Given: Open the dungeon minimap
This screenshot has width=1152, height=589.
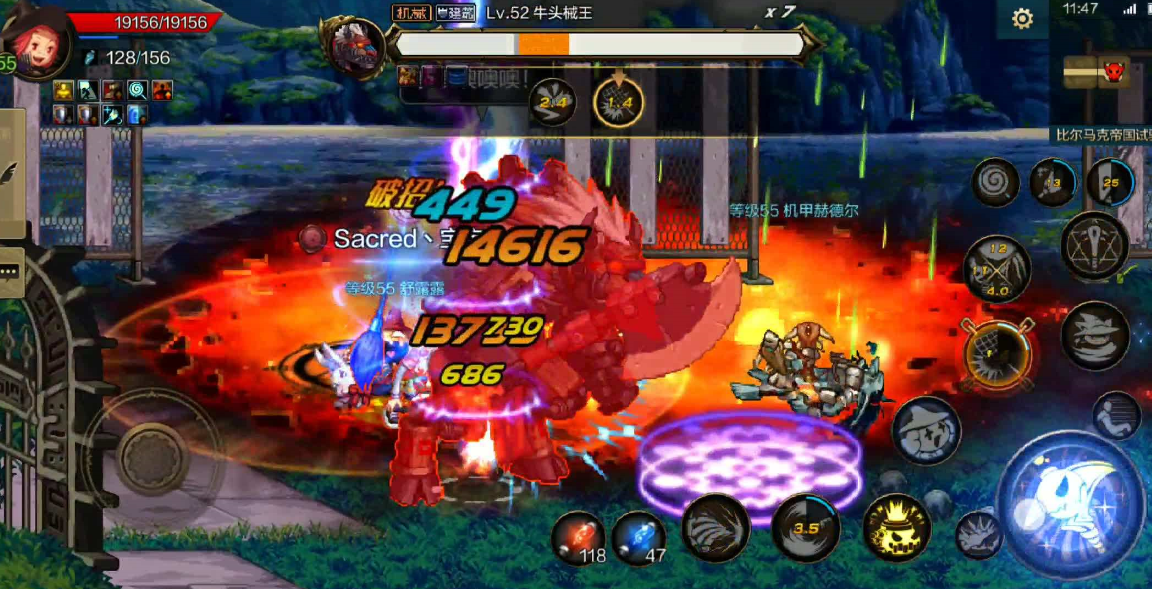Looking at the screenshot, I should coord(1100,72).
